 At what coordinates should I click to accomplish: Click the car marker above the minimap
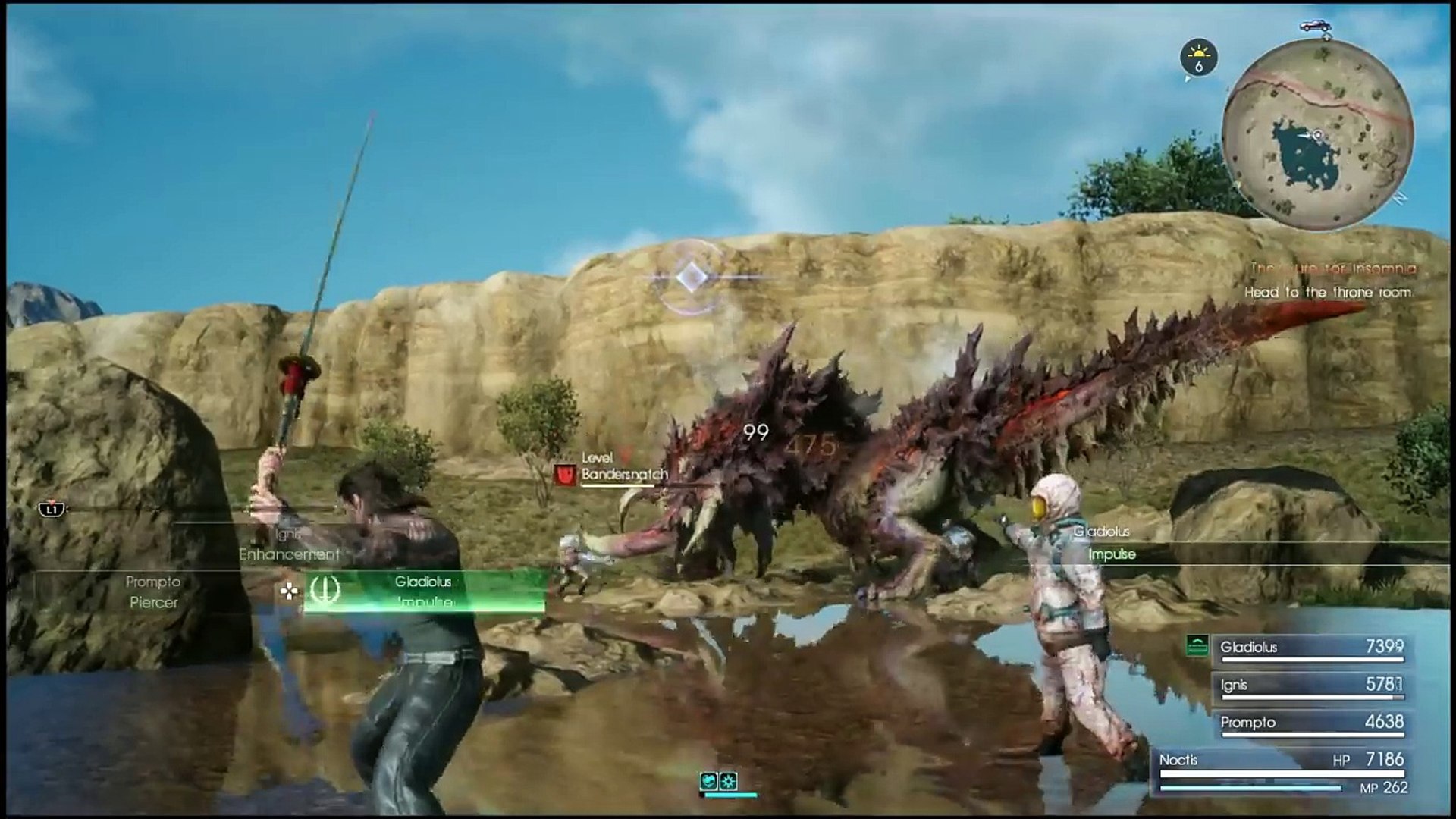pyautogui.click(x=1317, y=26)
